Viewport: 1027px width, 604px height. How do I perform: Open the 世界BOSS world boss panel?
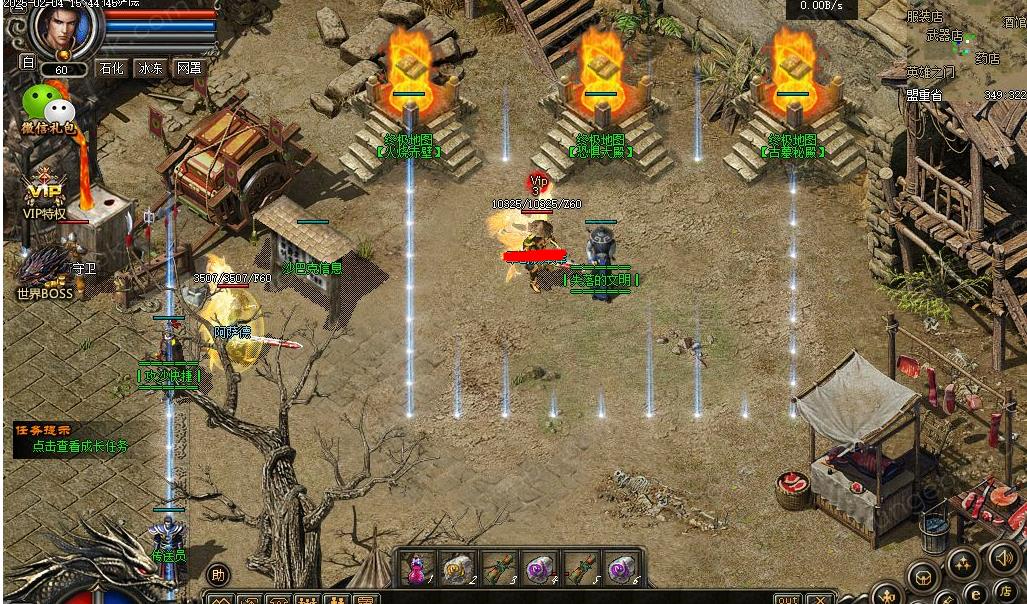coord(43,272)
